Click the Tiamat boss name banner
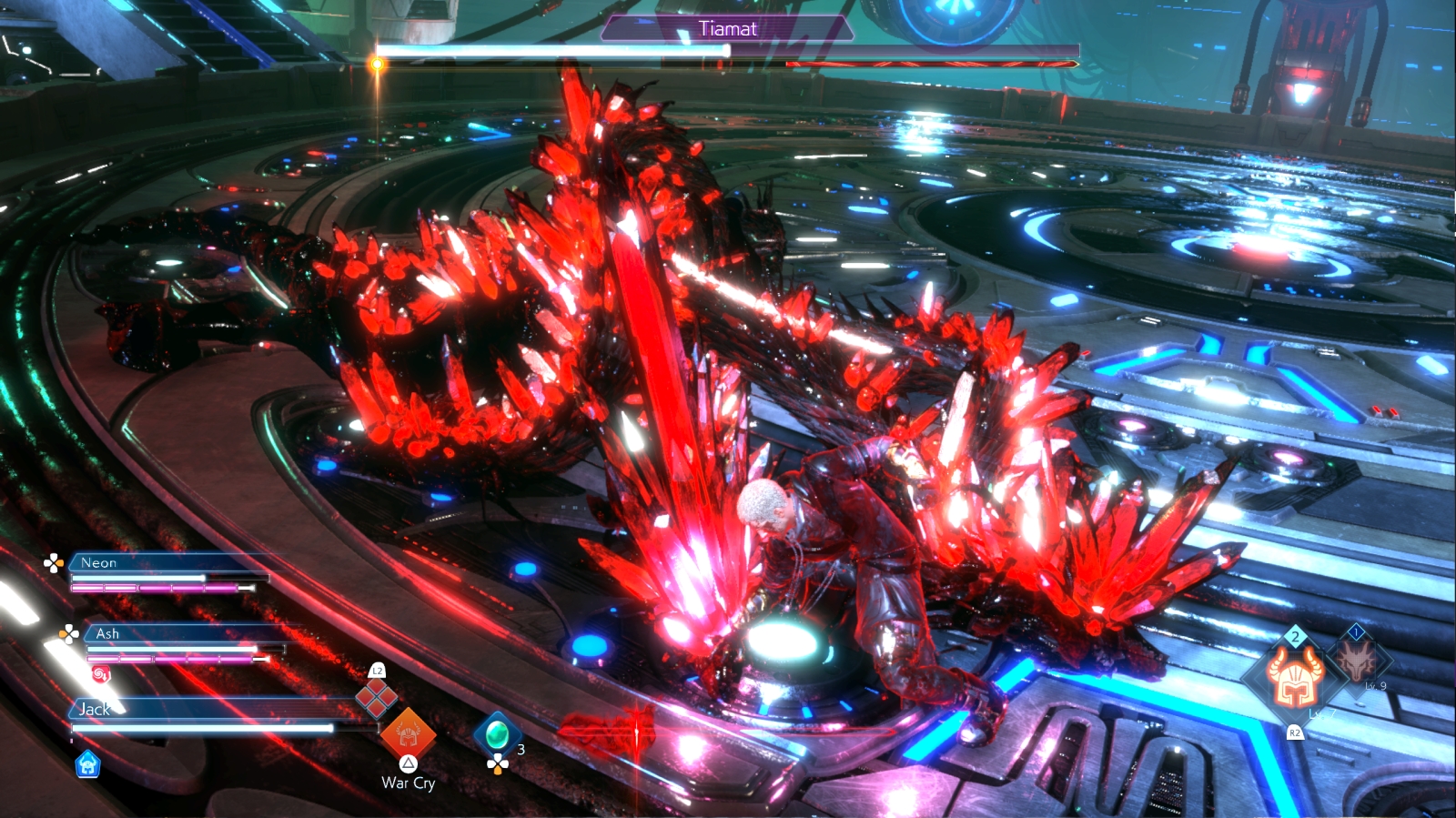Screen dimensions: 1456x818 727,29
